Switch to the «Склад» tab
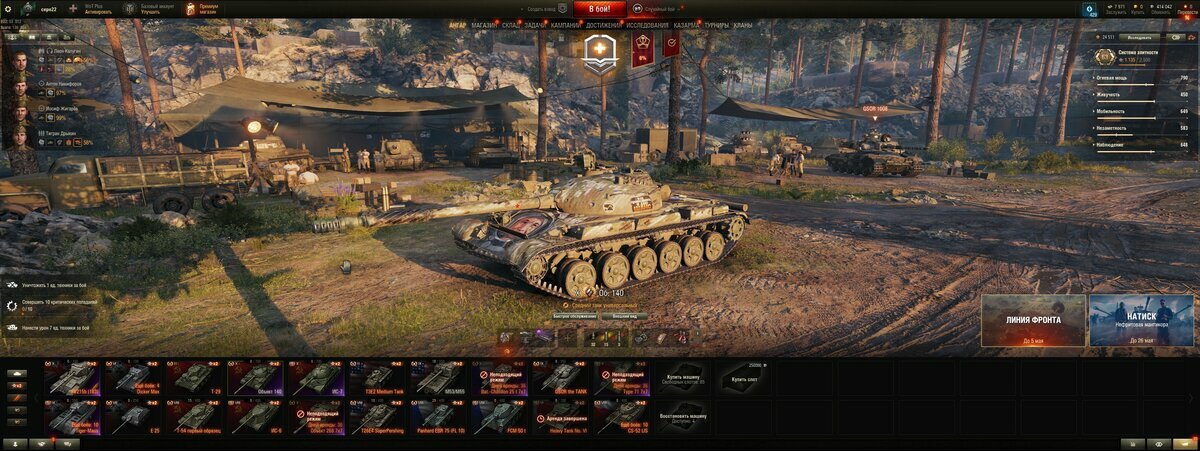Image resolution: width=1200 pixels, height=451 pixels. 509,24
